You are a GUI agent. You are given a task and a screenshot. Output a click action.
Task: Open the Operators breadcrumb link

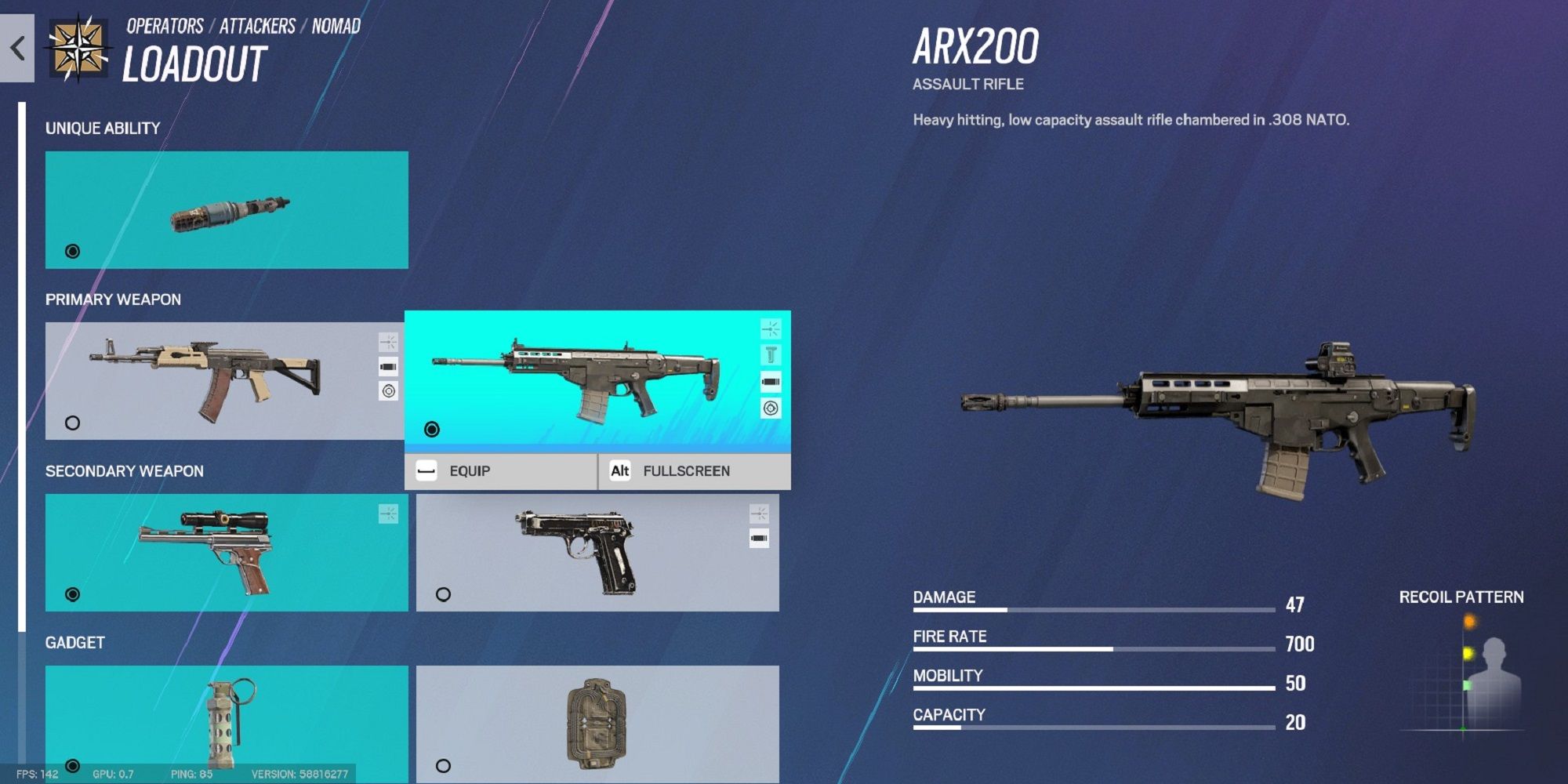(x=165, y=25)
